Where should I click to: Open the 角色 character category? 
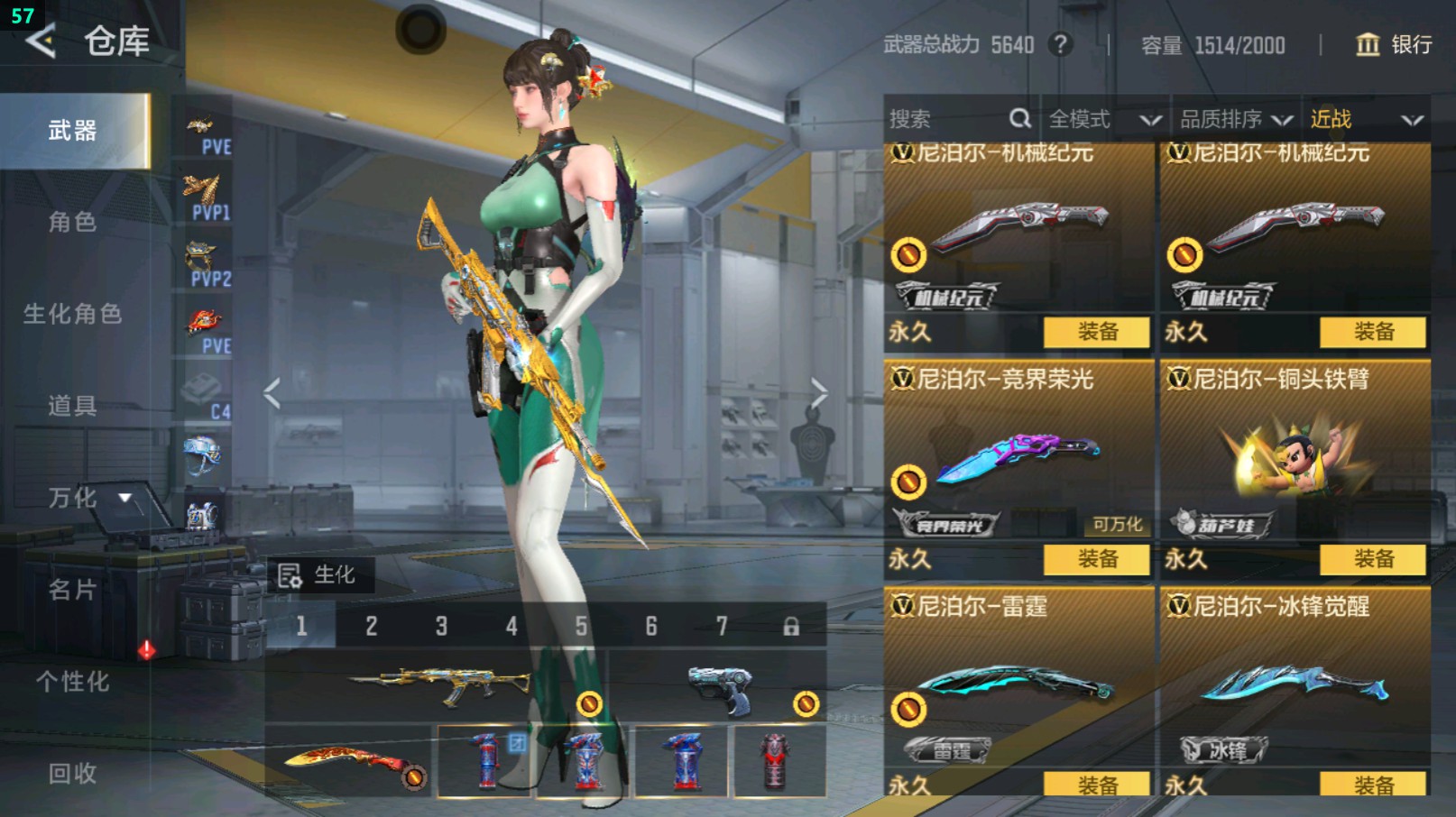72,222
